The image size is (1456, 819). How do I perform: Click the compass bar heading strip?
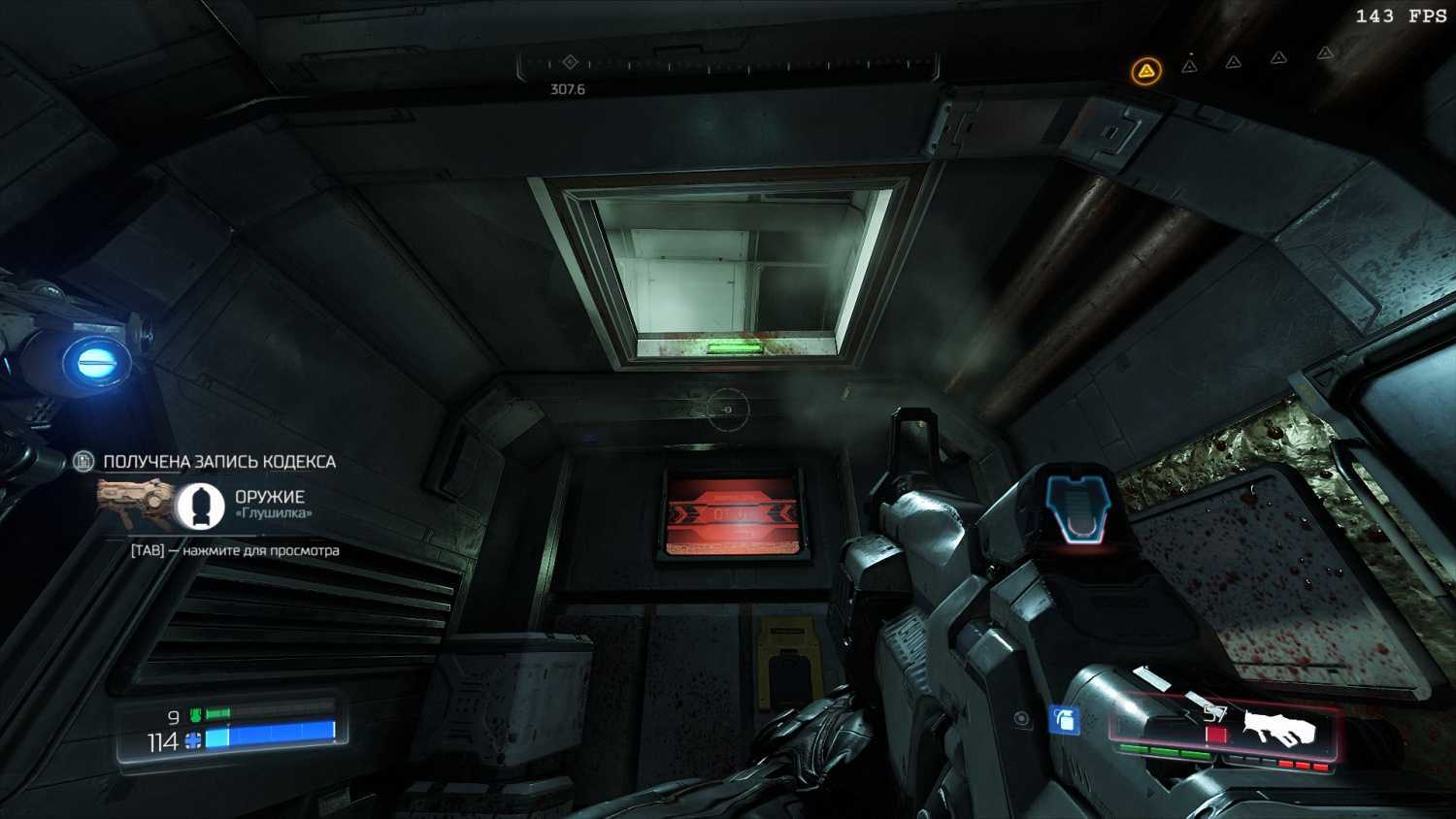tap(728, 66)
